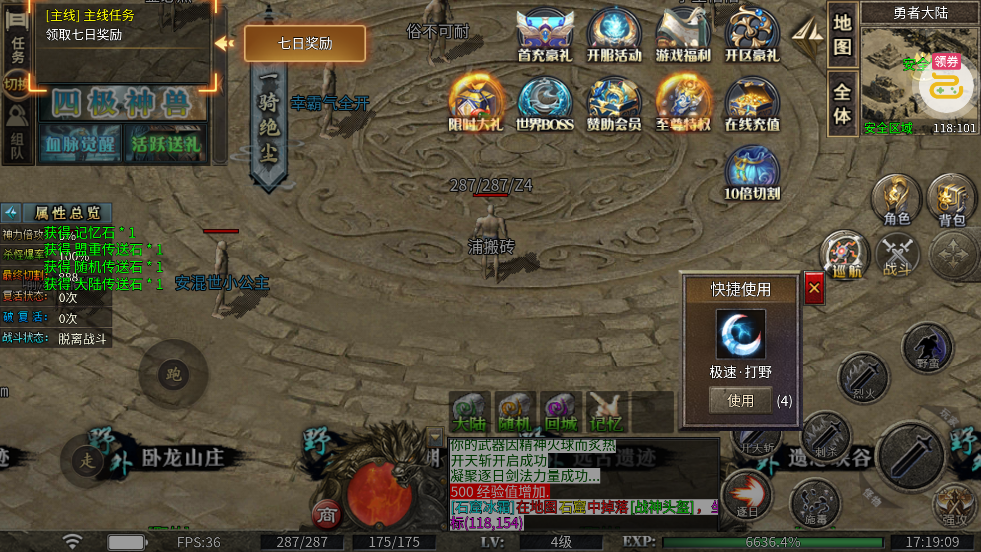This screenshot has width=981, height=552.
Task: Open the 活跃送礼 activity gift button
Action: [x=165, y=143]
